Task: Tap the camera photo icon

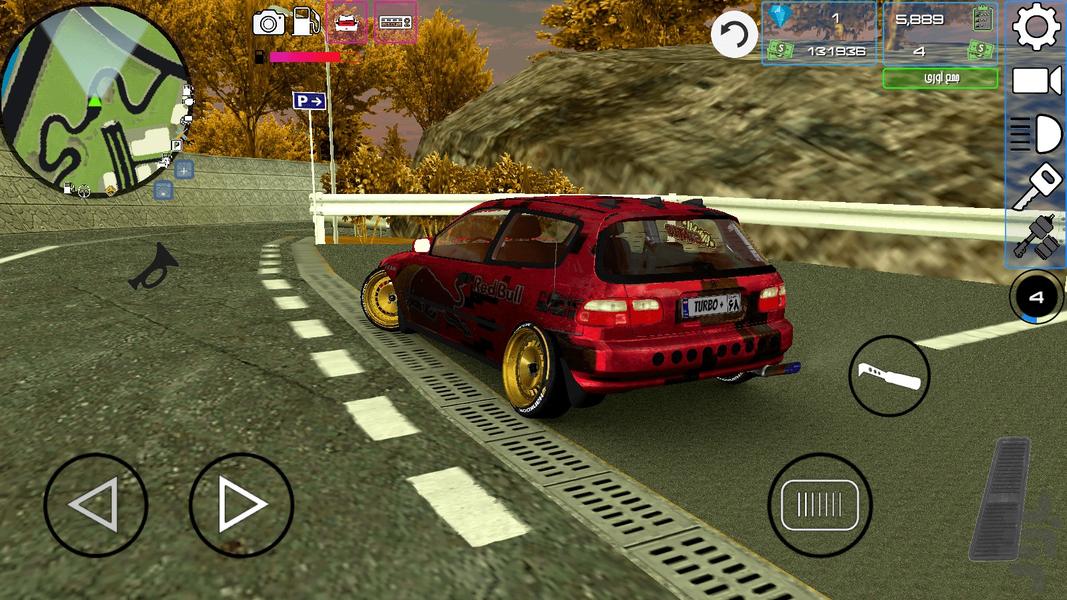Action: pyautogui.click(x=269, y=21)
